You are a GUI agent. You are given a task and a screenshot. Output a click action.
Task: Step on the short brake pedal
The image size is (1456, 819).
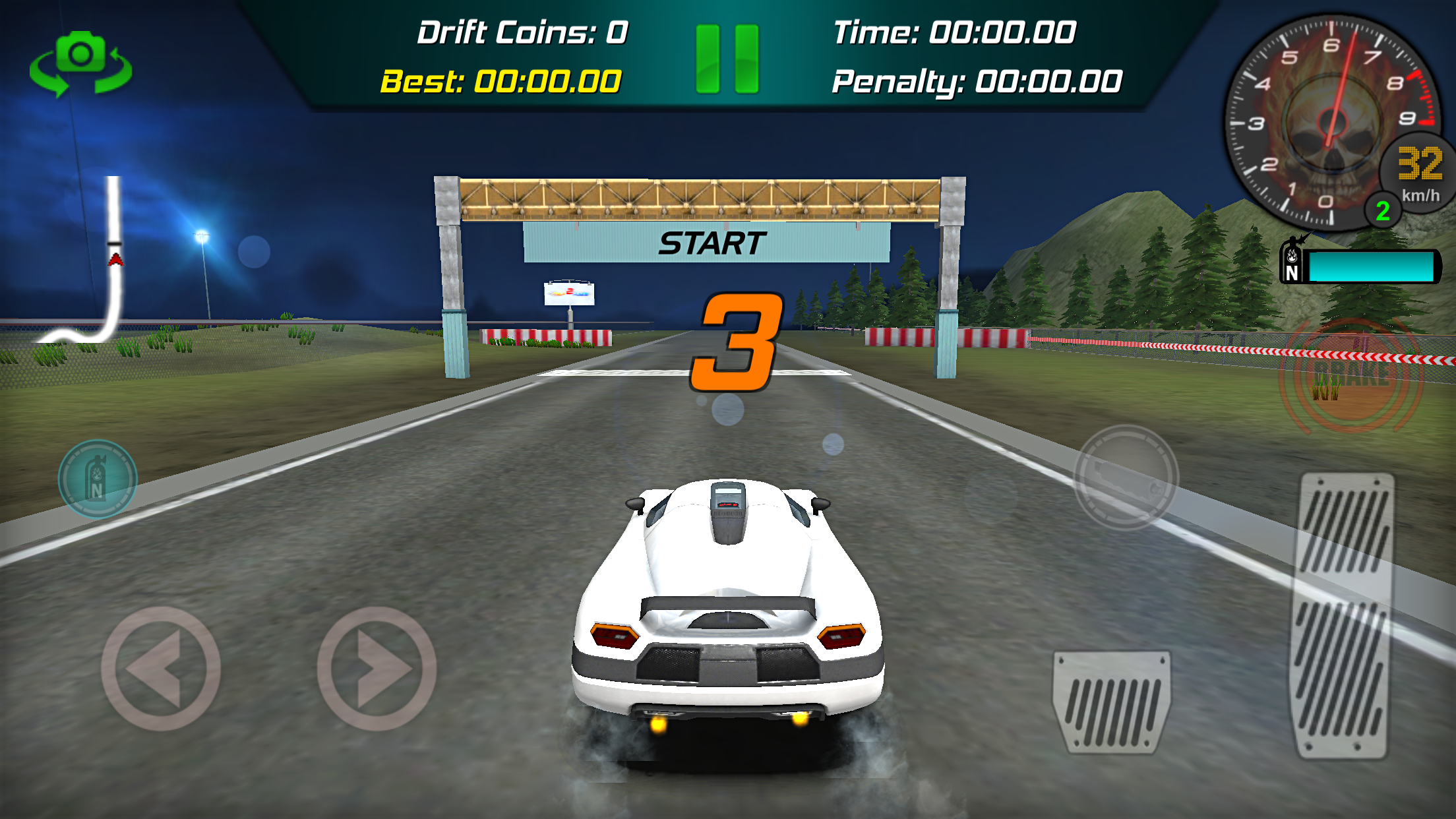tap(1112, 702)
